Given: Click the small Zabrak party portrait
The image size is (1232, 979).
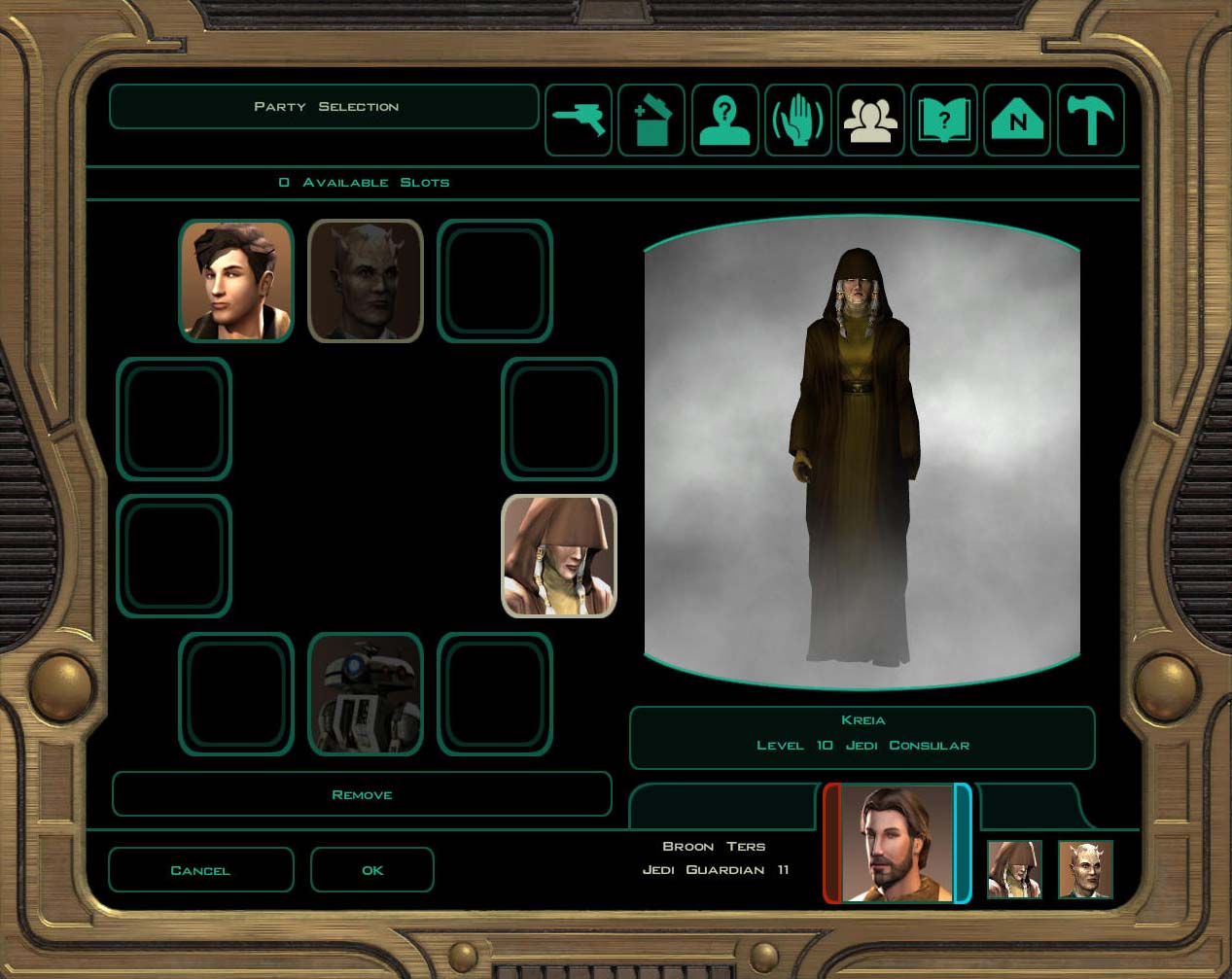Looking at the screenshot, I should click(x=1085, y=869).
